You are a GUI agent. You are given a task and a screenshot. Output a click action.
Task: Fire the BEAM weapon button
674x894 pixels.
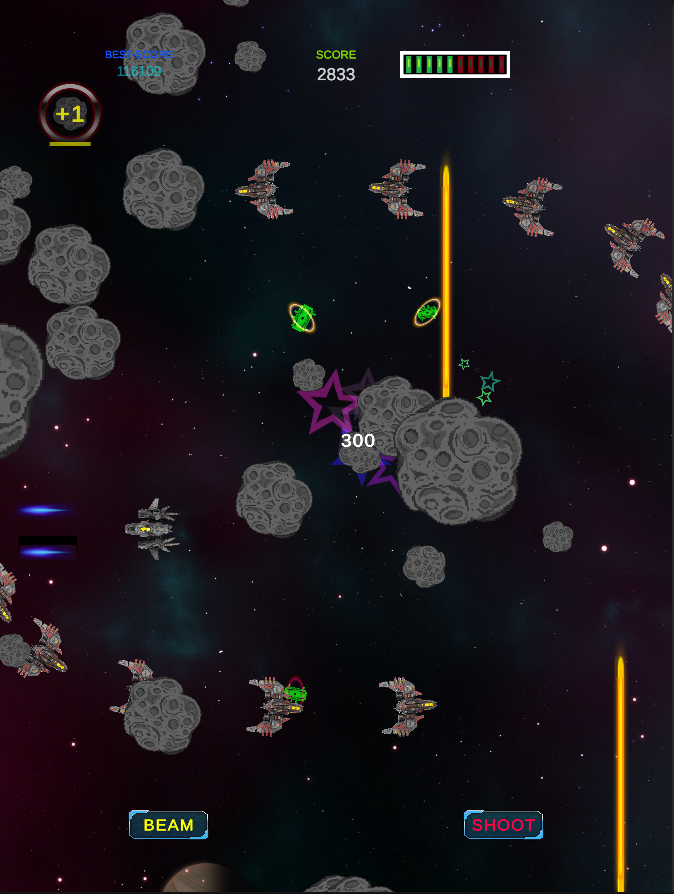point(168,825)
